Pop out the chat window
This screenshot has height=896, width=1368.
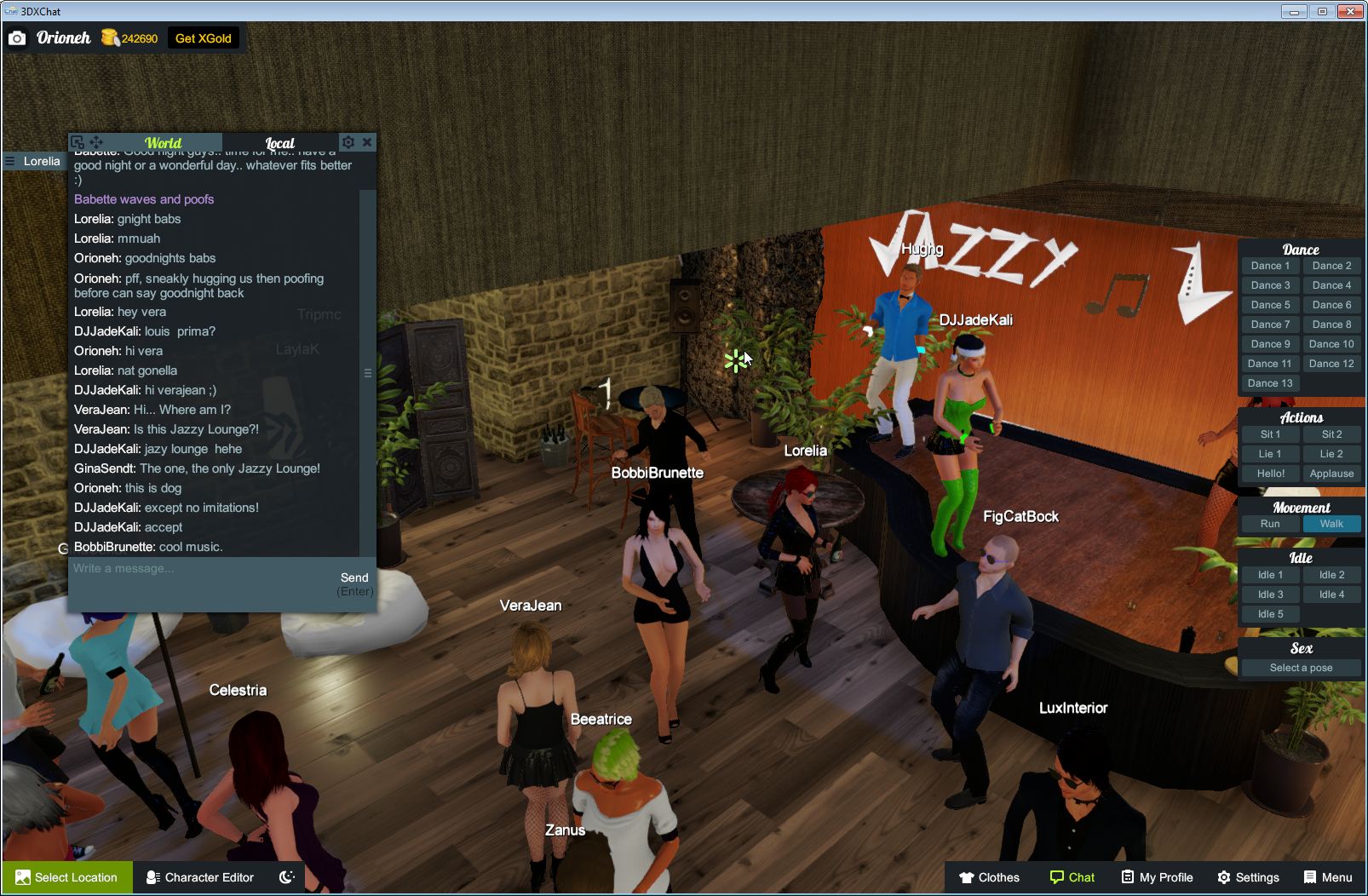pyautogui.click(x=78, y=141)
